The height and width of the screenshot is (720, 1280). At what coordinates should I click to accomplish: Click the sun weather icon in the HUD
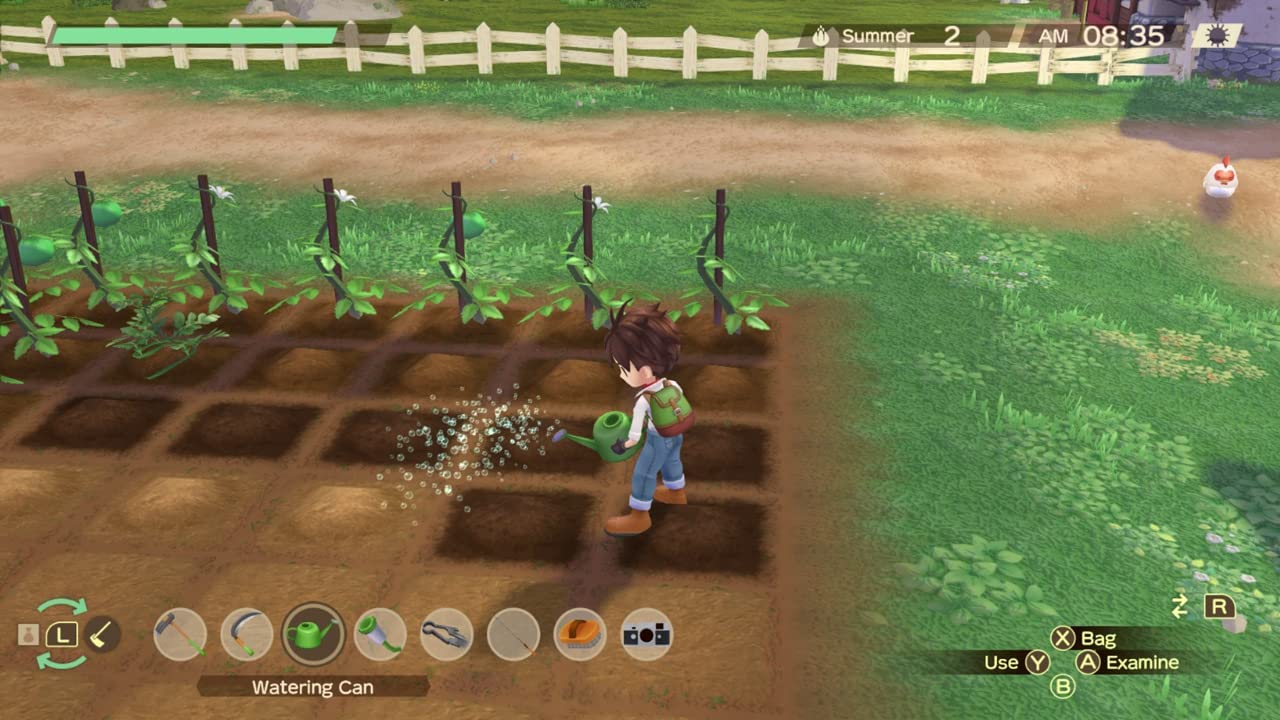(x=1218, y=33)
